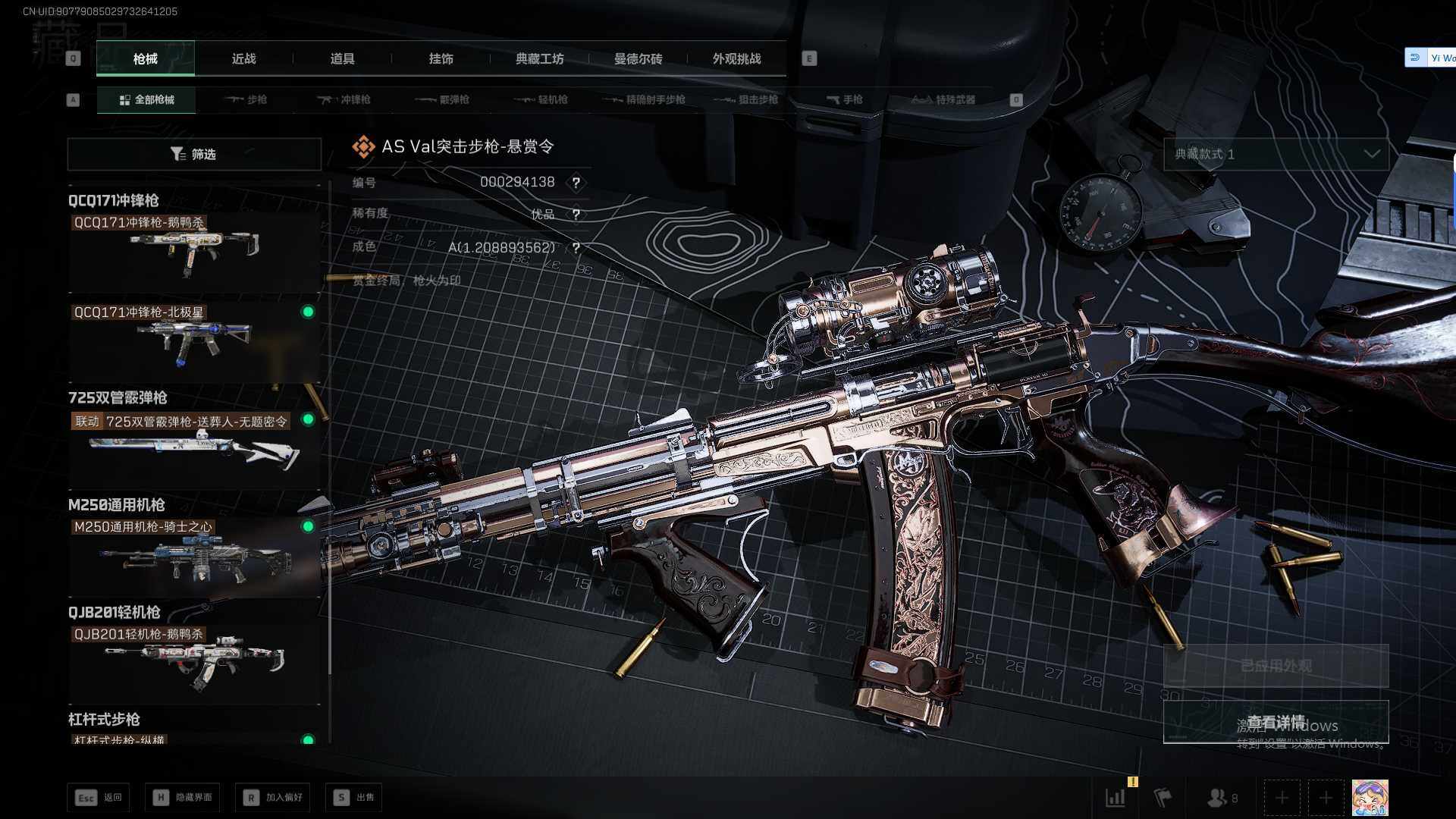Open the bar chart stats icon

pyautogui.click(x=1116, y=797)
